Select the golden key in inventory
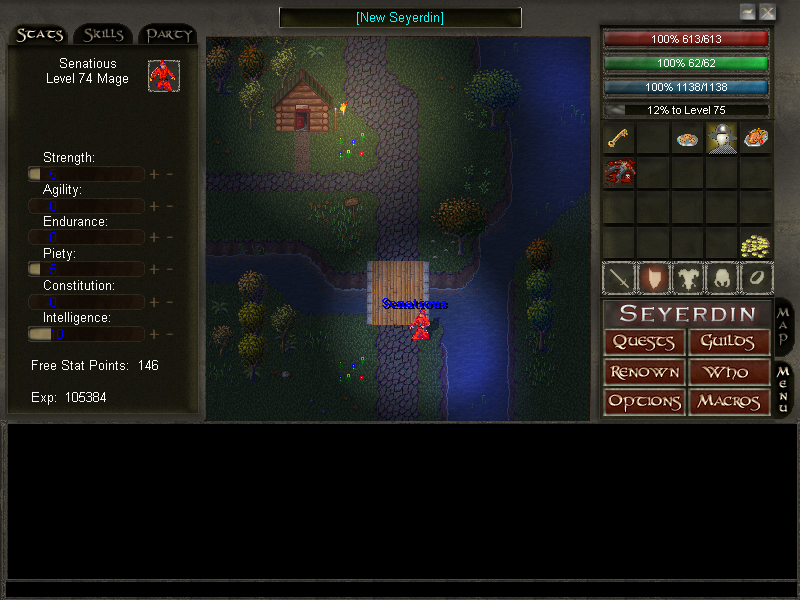The width and height of the screenshot is (800, 600). (x=618, y=138)
